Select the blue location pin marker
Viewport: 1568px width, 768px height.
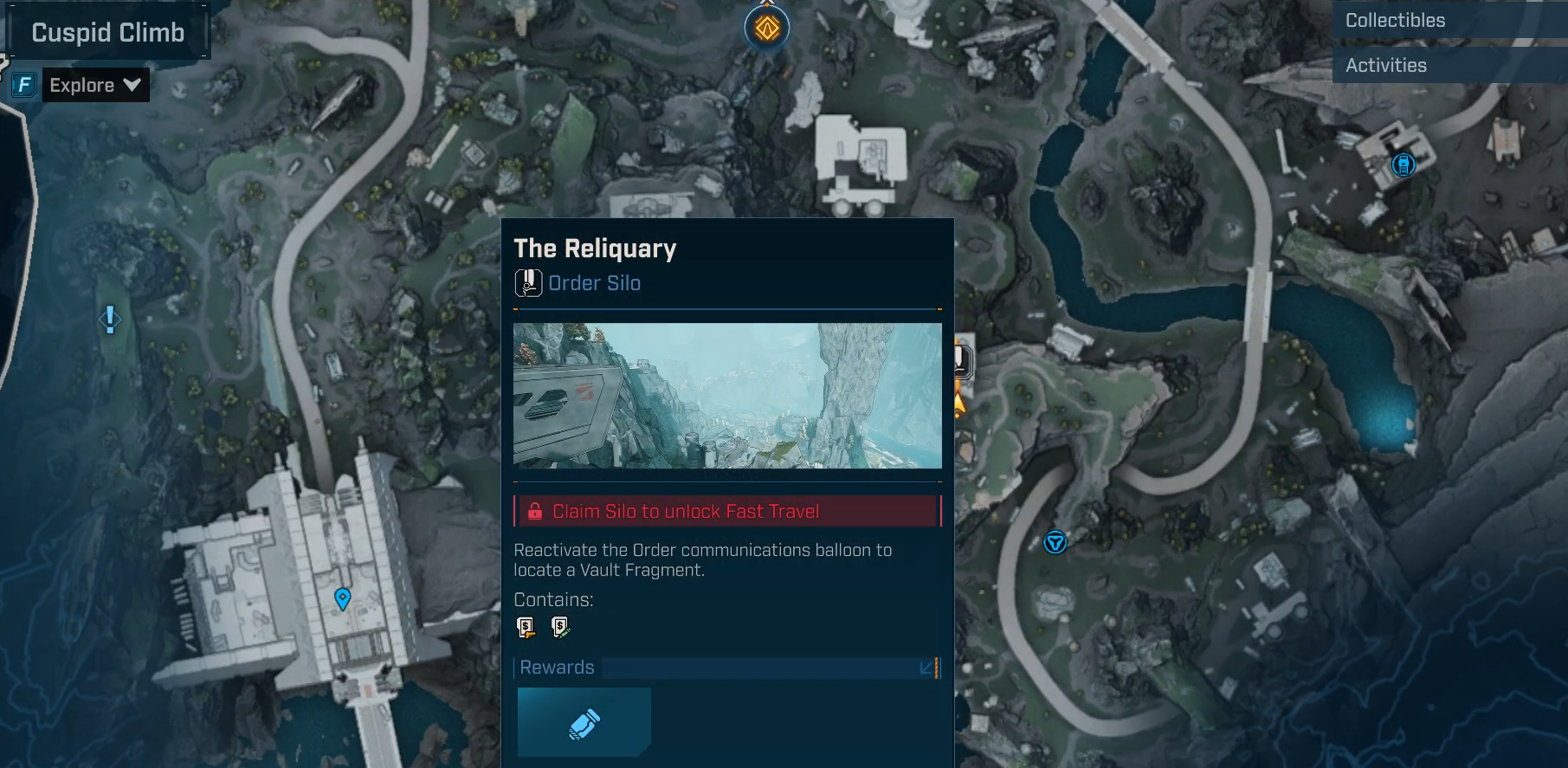pyautogui.click(x=343, y=598)
